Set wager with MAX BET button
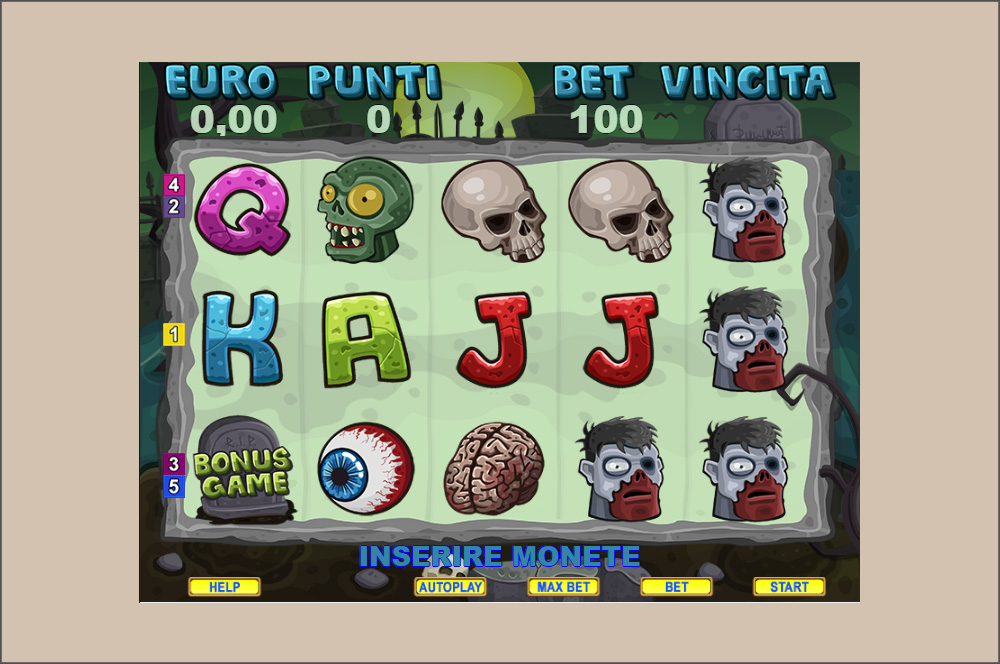Image resolution: width=1000 pixels, height=664 pixels. tap(563, 587)
